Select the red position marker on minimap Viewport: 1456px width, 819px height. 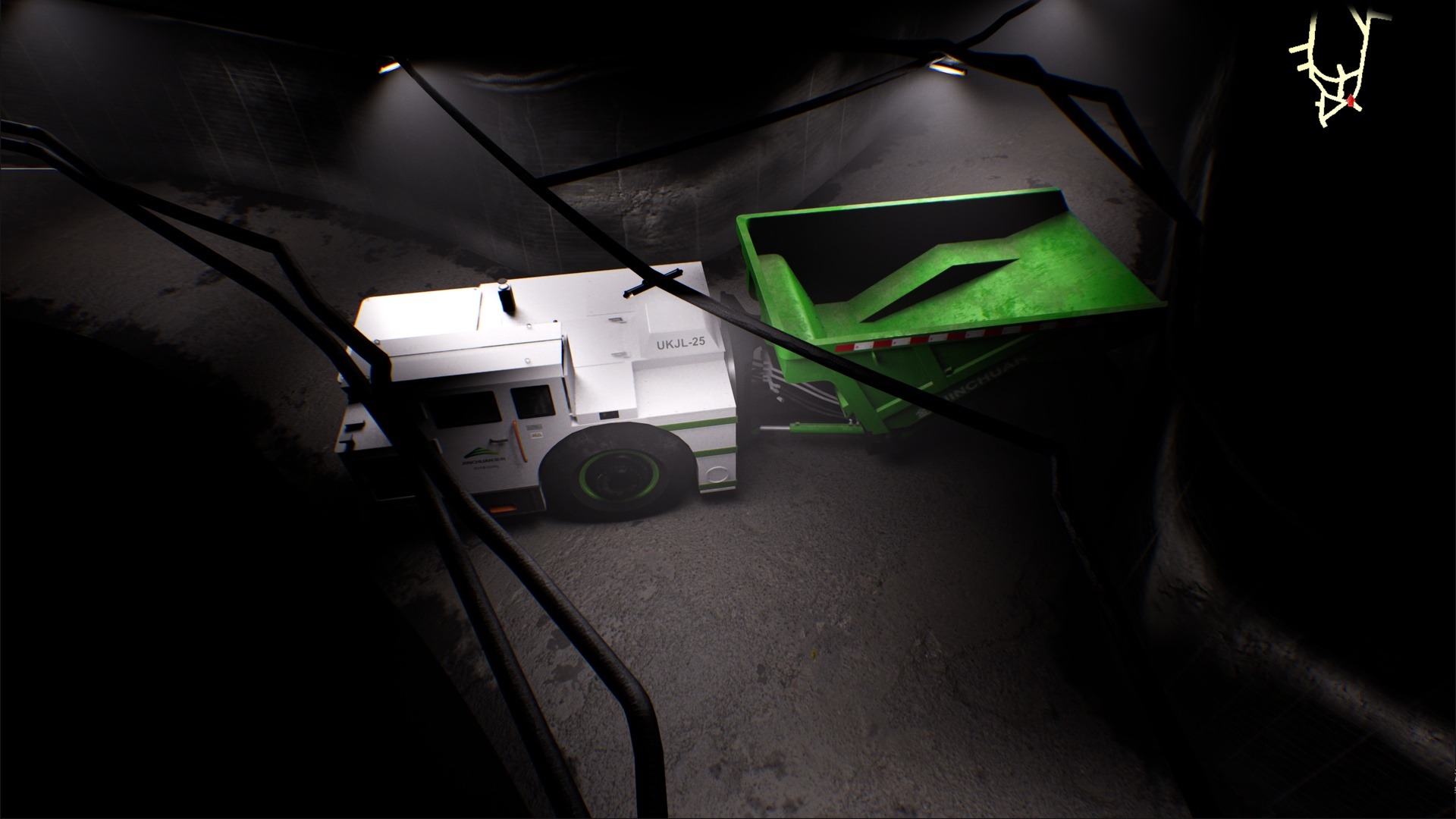point(1351,101)
